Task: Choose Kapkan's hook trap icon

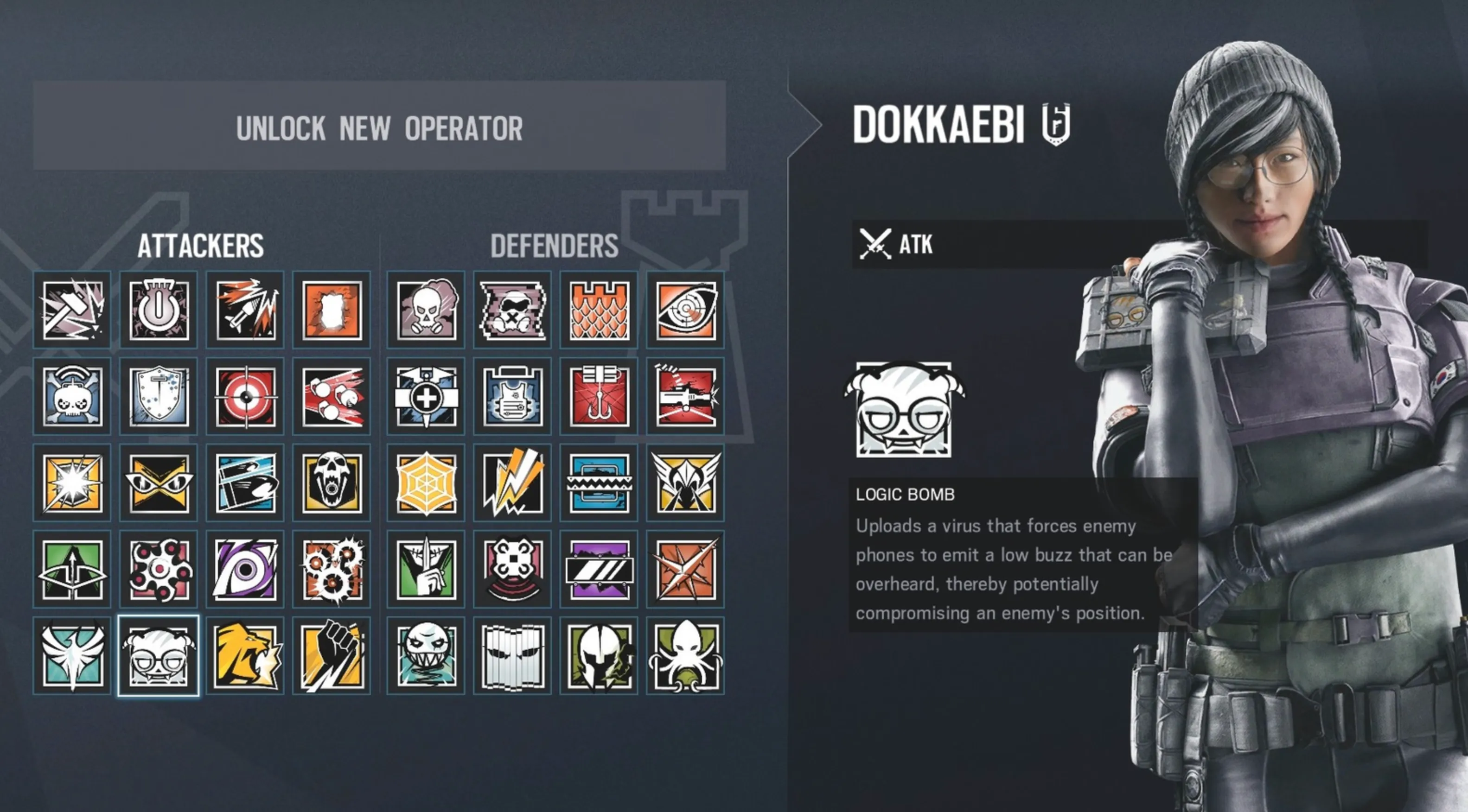Action: [x=598, y=397]
